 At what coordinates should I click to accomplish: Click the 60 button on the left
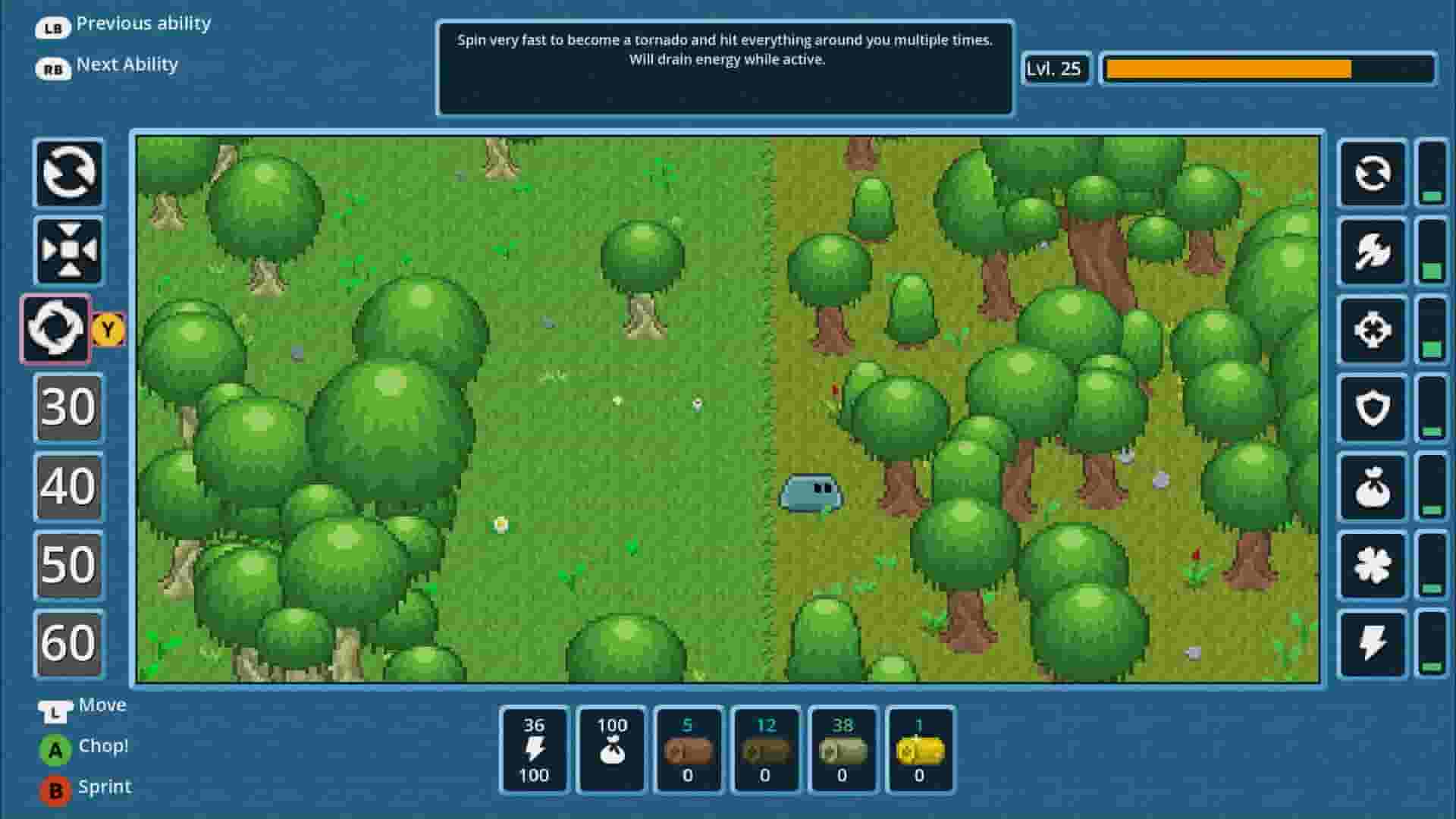(x=67, y=642)
